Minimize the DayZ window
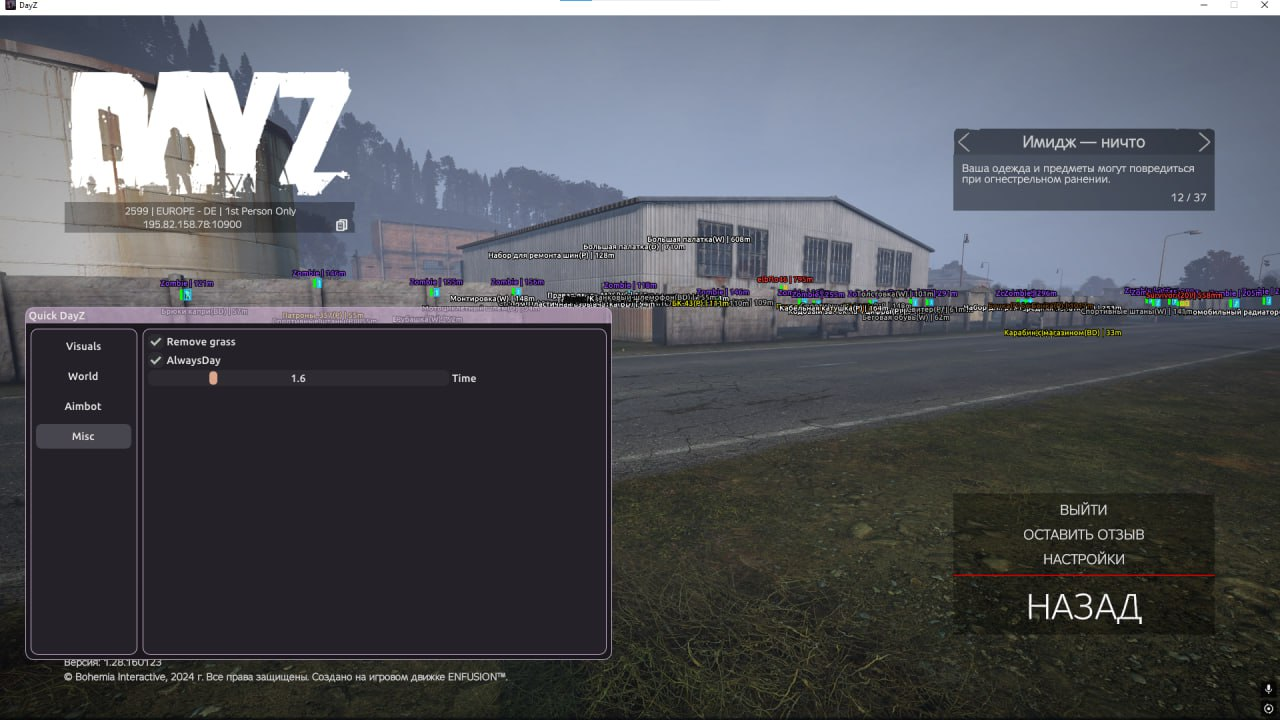Viewport: 1280px width, 720px height. click(1204, 5)
